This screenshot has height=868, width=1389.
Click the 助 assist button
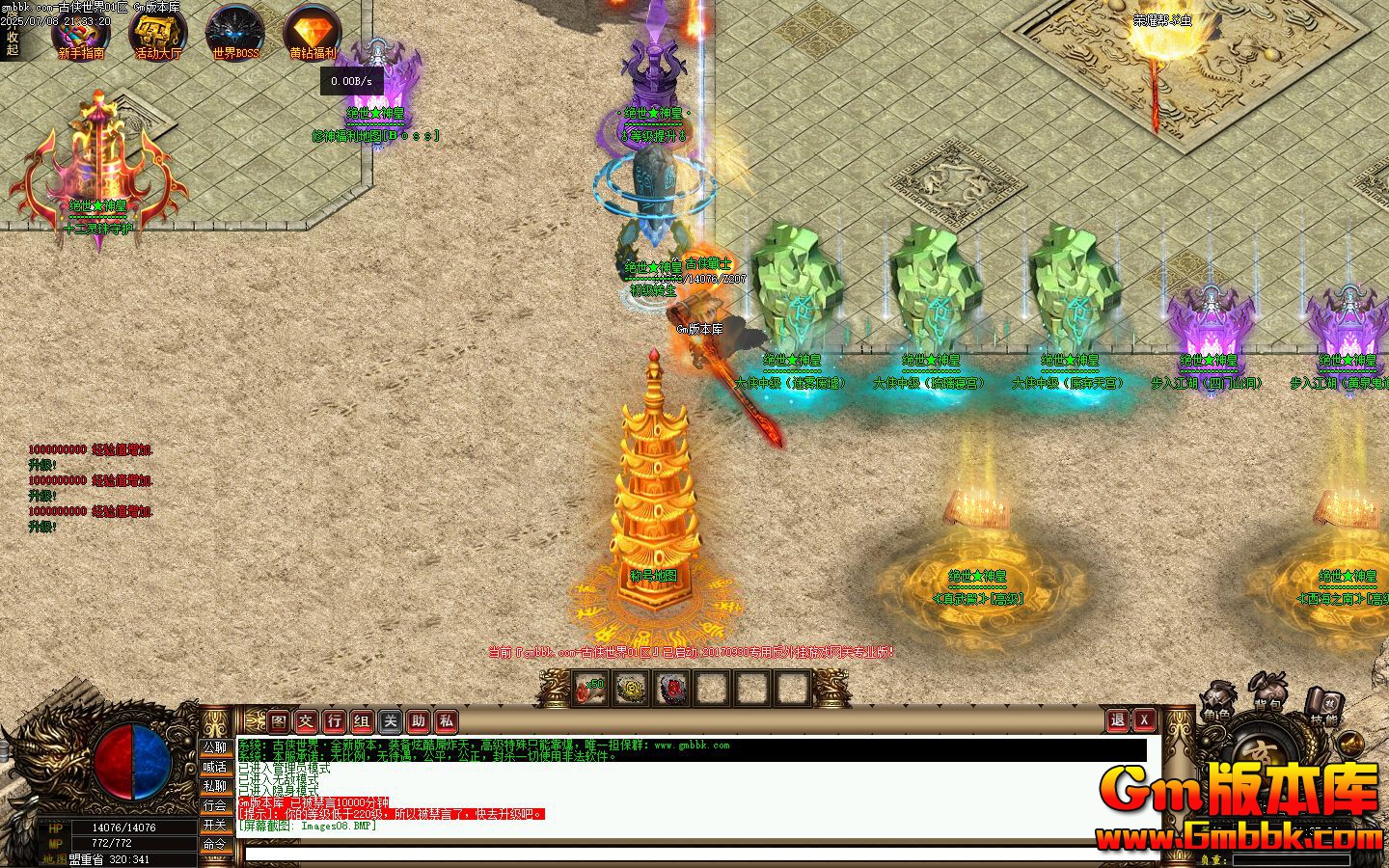click(419, 720)
